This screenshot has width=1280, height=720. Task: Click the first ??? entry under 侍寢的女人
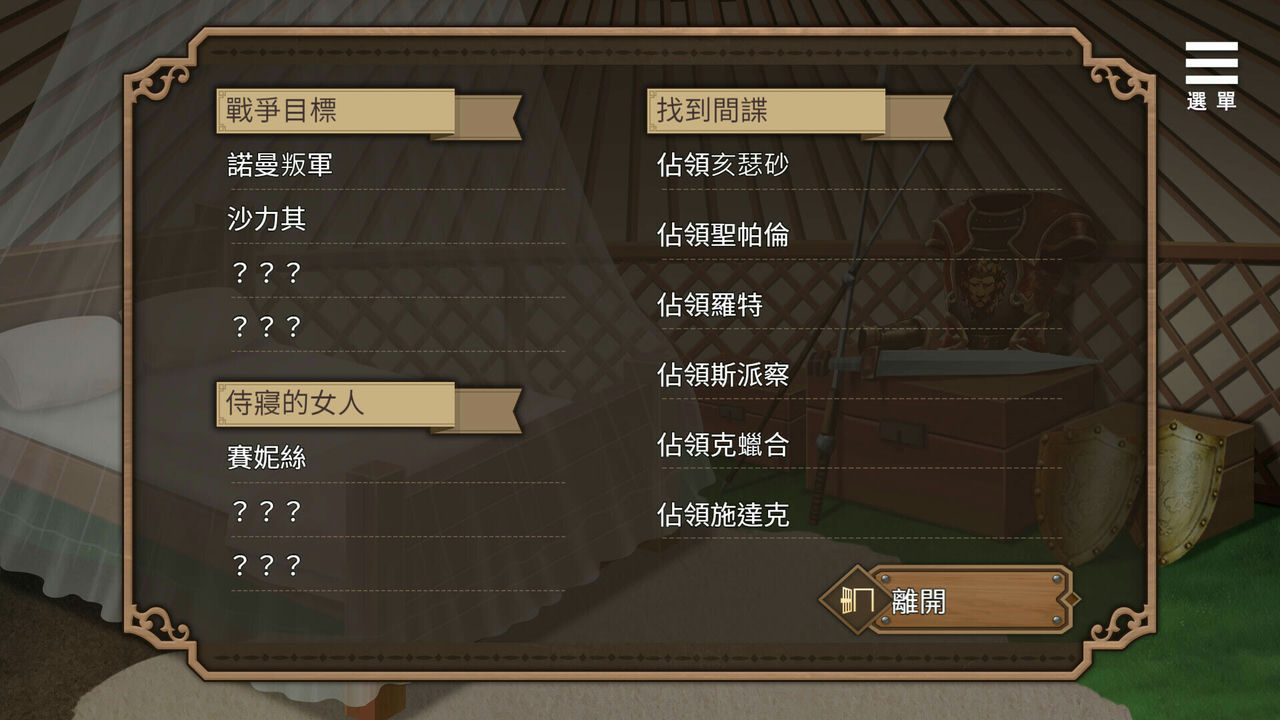click(270, 512)
